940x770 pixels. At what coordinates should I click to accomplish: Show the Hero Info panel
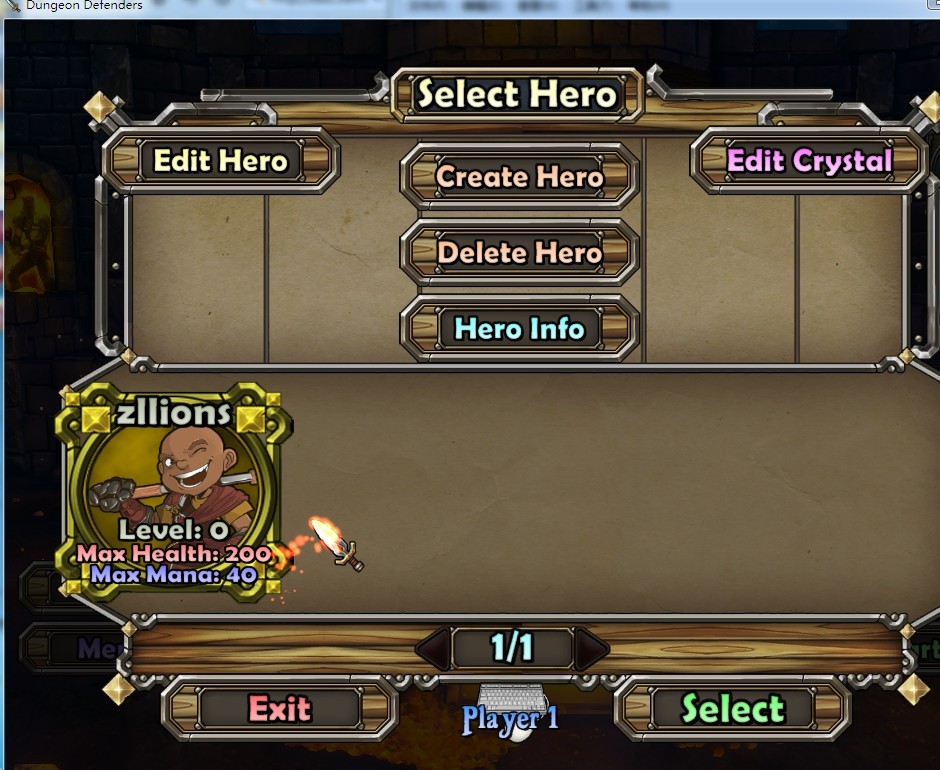point(519,328)
